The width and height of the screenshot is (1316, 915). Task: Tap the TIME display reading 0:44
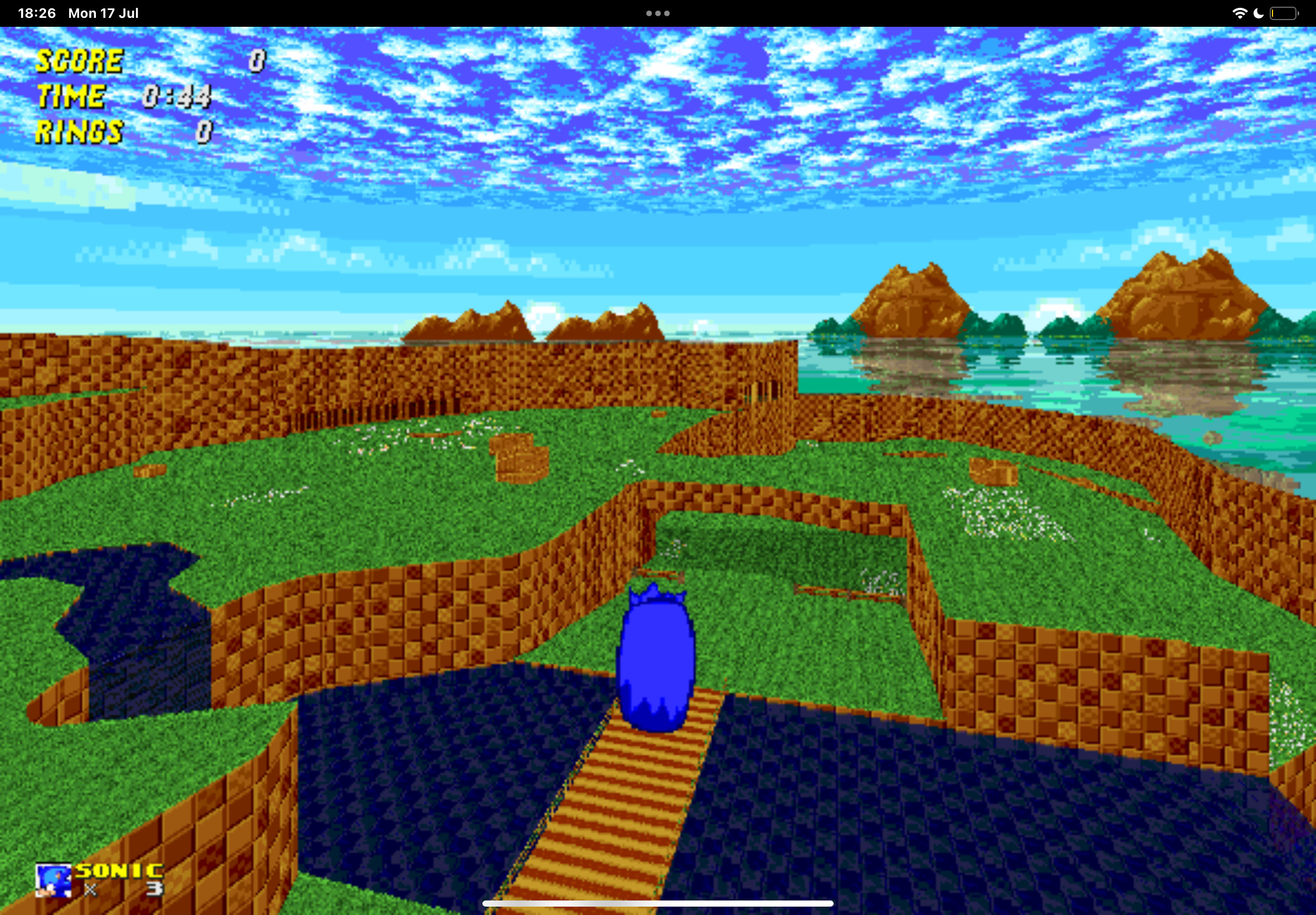coord(178,96)
